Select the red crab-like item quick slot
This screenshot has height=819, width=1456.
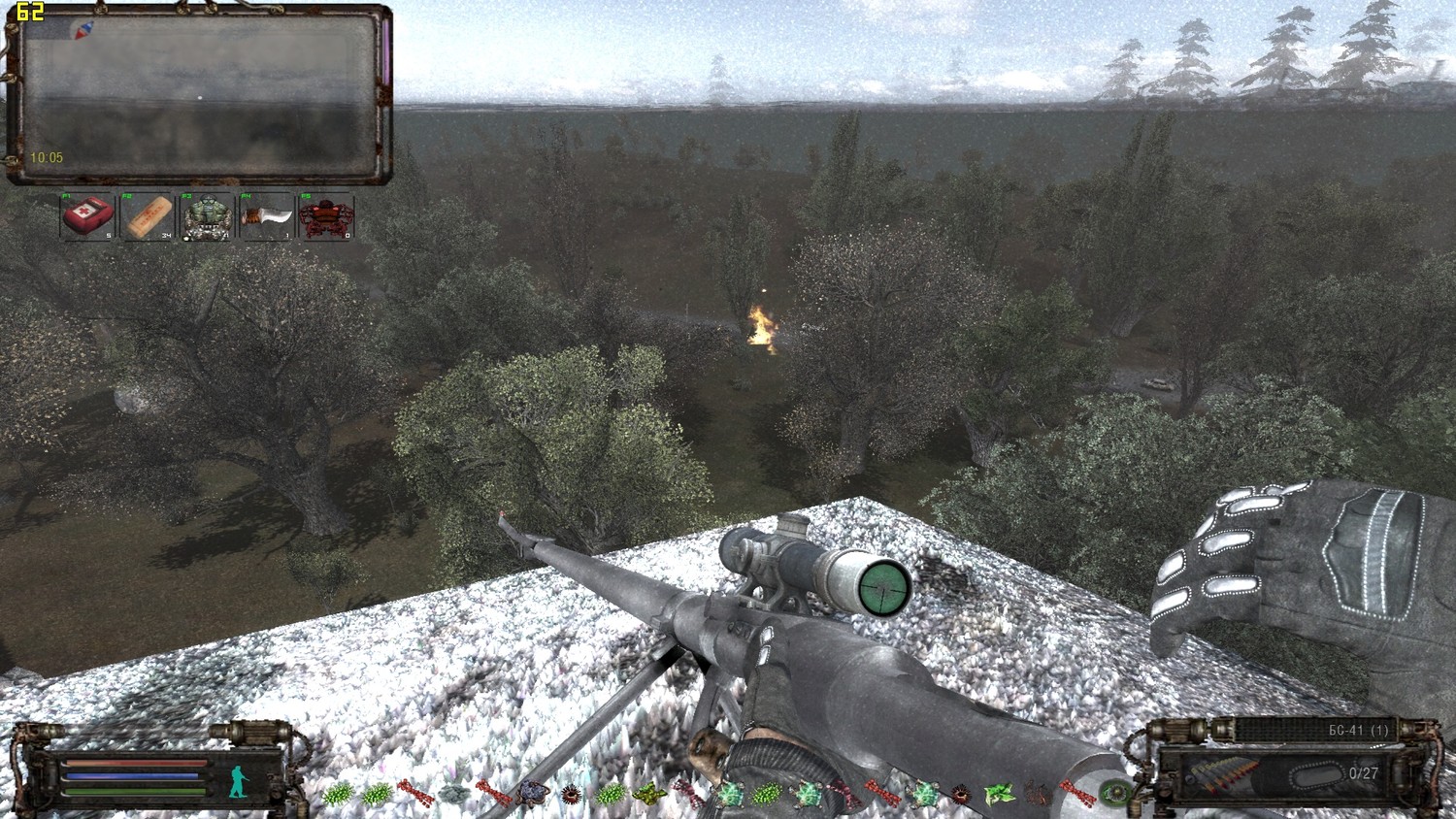point(326,215)
